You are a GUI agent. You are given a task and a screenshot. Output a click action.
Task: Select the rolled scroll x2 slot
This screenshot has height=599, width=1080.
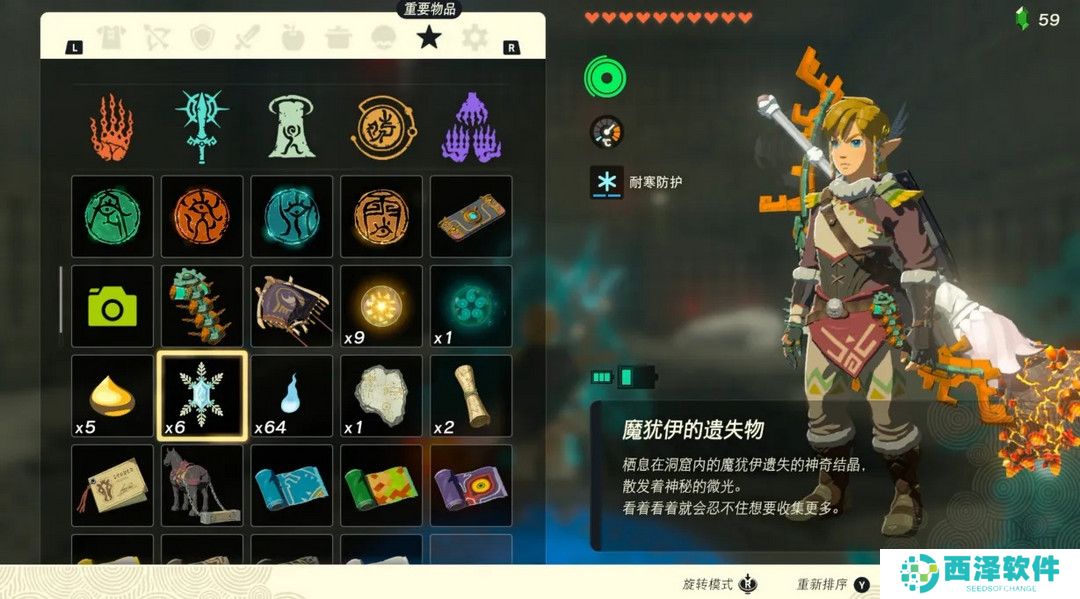470,395
